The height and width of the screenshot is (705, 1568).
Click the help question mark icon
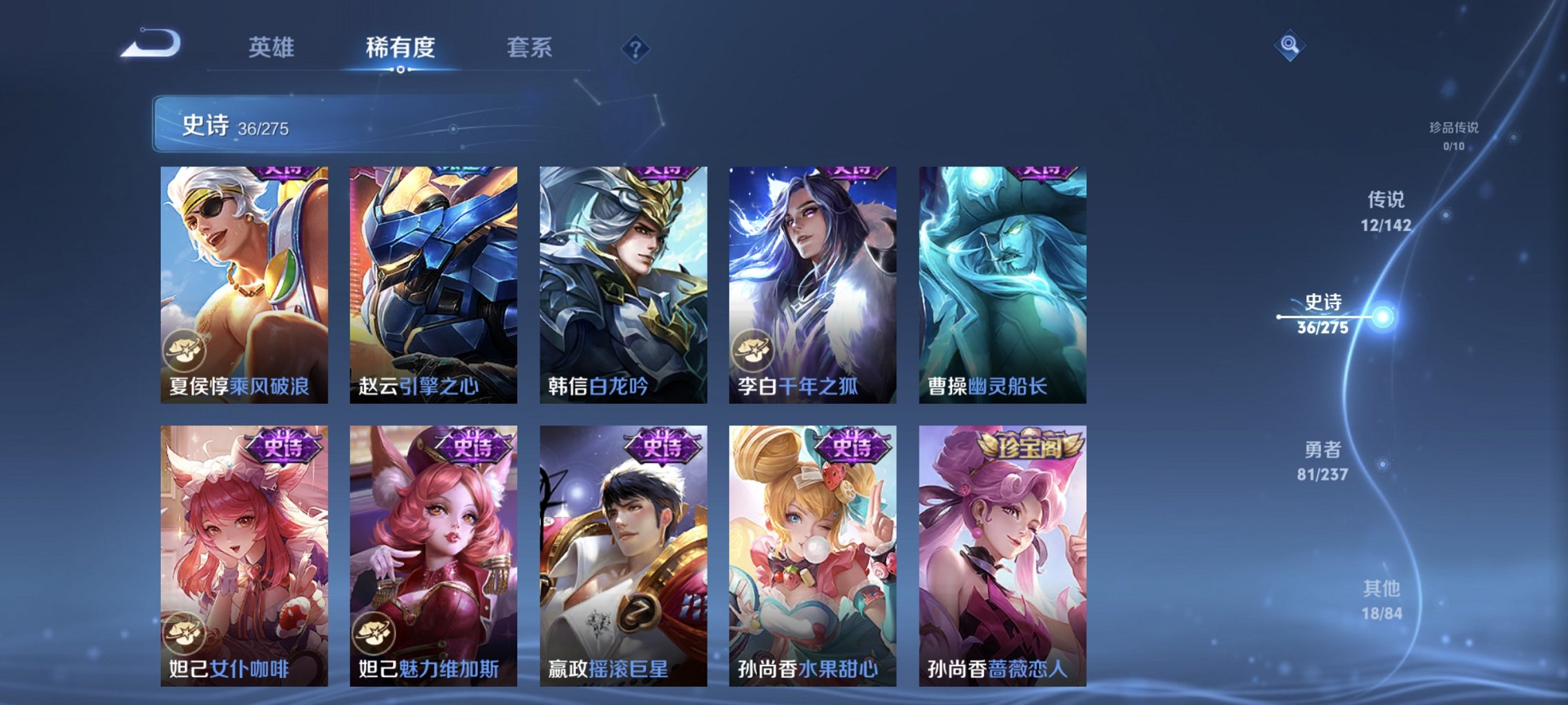(x=636, y=49)
